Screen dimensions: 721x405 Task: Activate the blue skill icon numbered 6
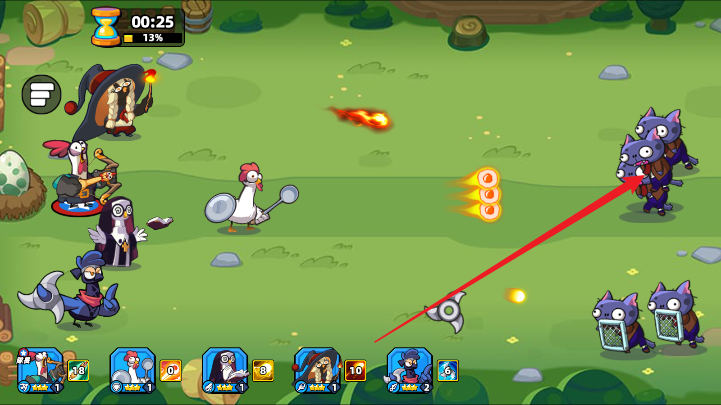tap(447, 371)
